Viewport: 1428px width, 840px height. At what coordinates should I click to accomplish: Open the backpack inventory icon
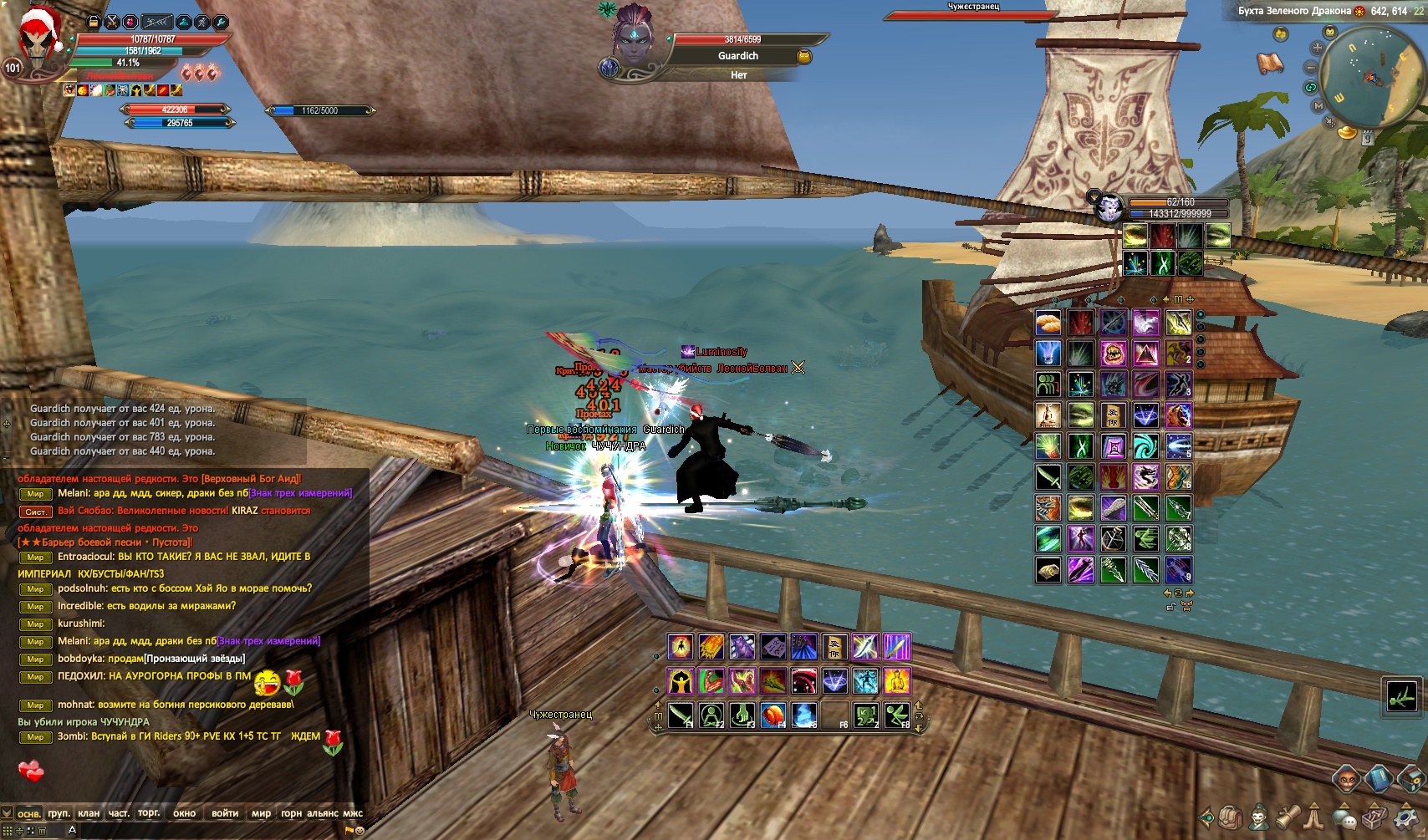coord(1229,817)
